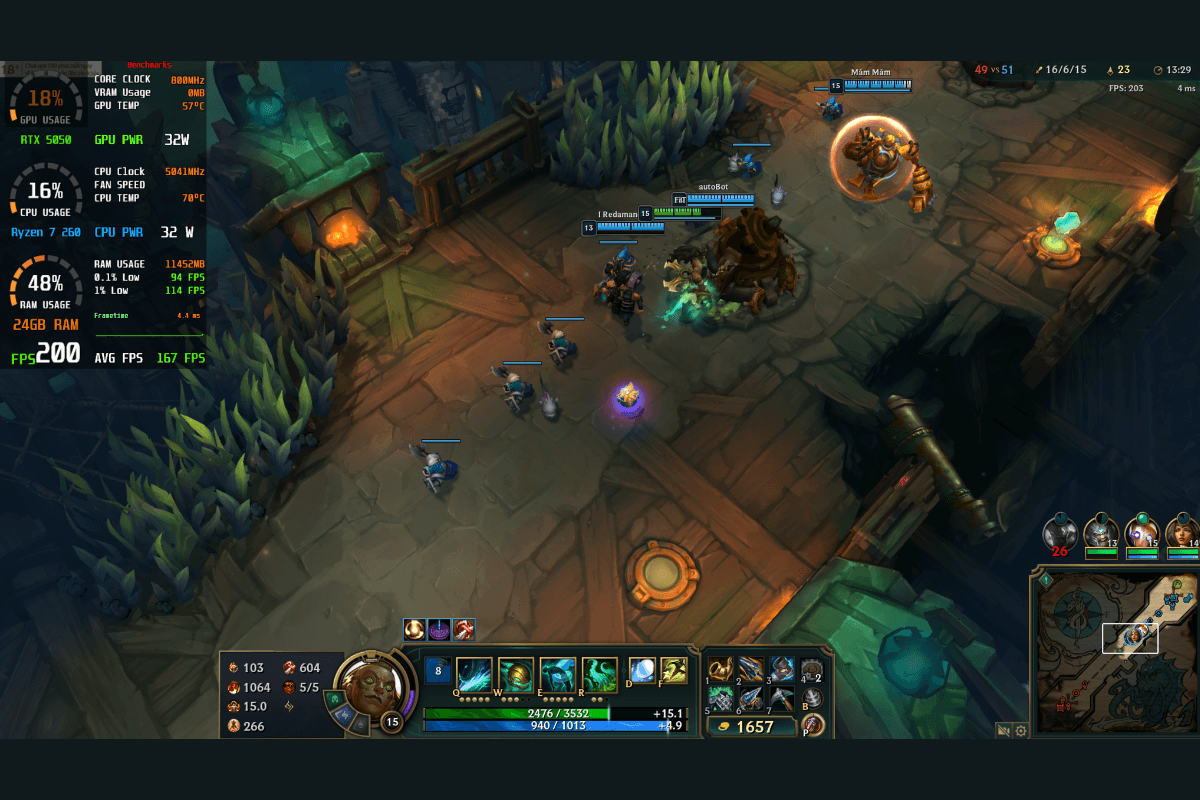Use the stacked item in slot 4
Image resolution: width=1200 pixels, height=800 pixels.
click(812, 670)
